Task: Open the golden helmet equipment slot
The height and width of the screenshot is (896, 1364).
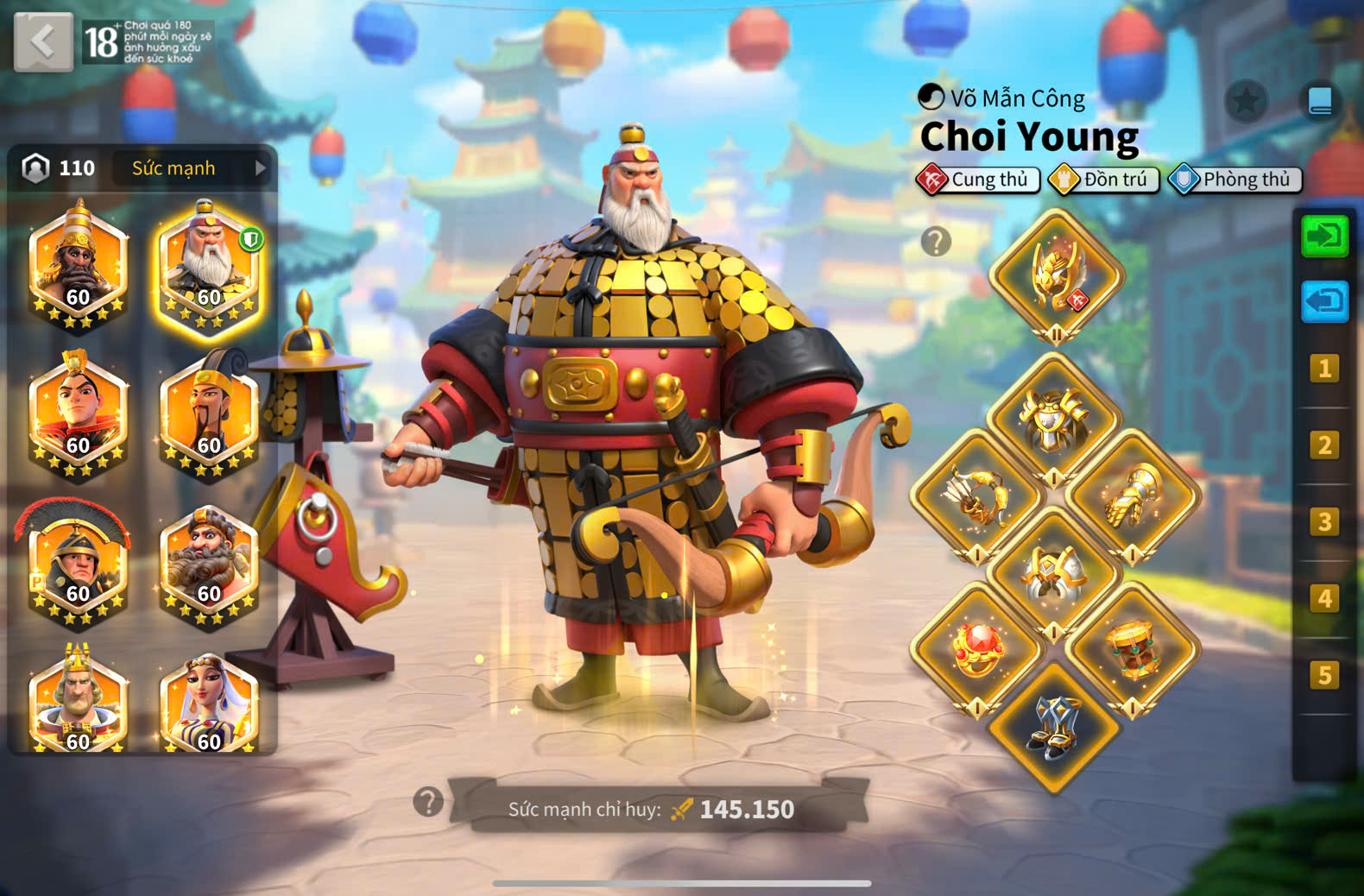Action: click(x=1055, y=276)
